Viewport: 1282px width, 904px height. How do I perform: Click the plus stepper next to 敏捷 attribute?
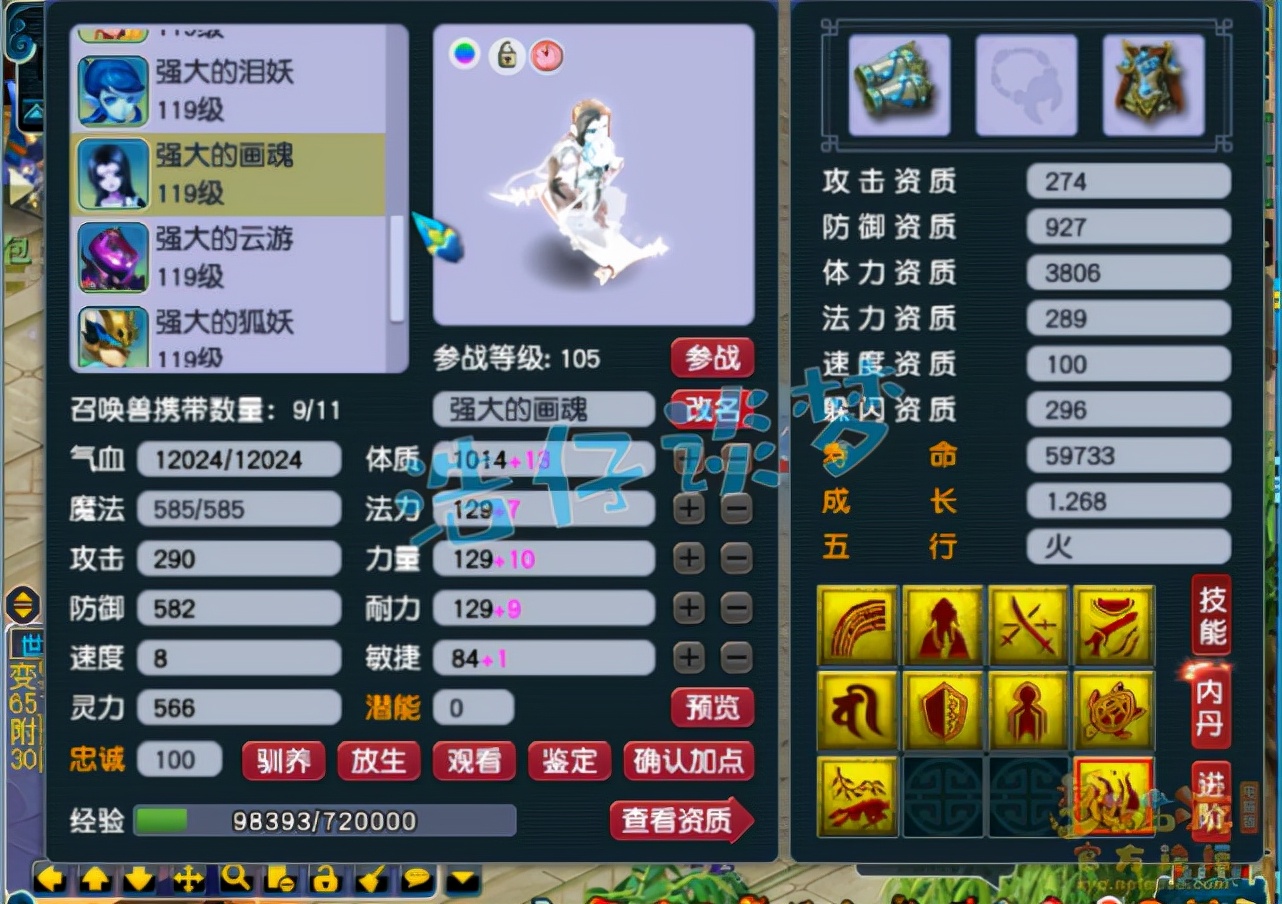pyautogui.click(x=688, y=658)
